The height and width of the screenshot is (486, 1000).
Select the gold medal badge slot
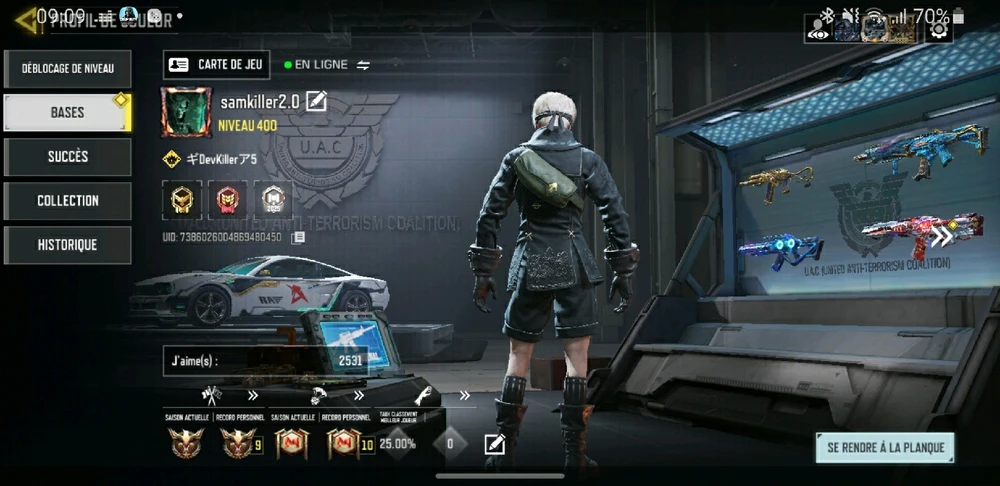pos(182,200)
